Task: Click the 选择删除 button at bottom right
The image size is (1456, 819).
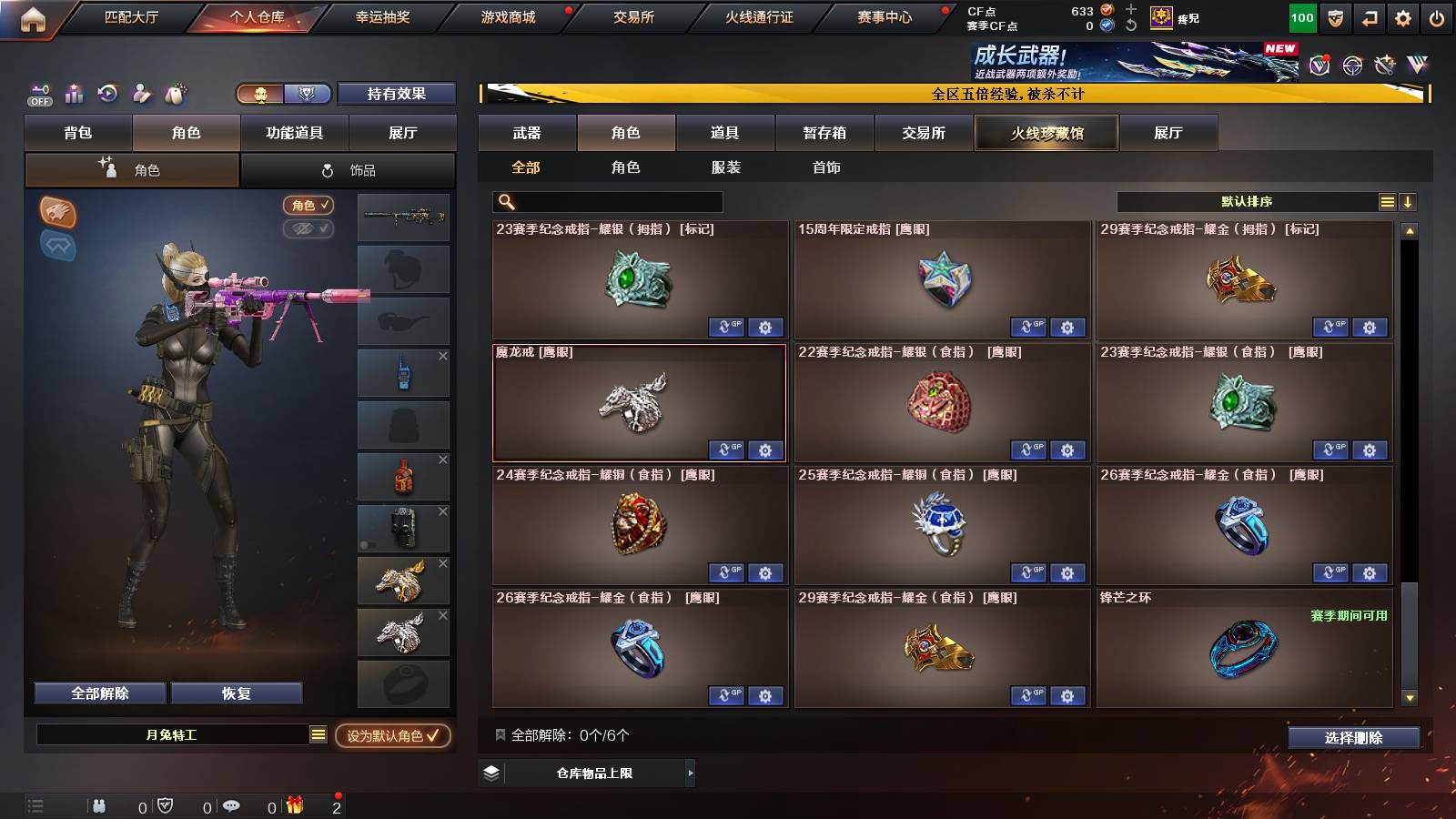Action: coord(1352,738)
